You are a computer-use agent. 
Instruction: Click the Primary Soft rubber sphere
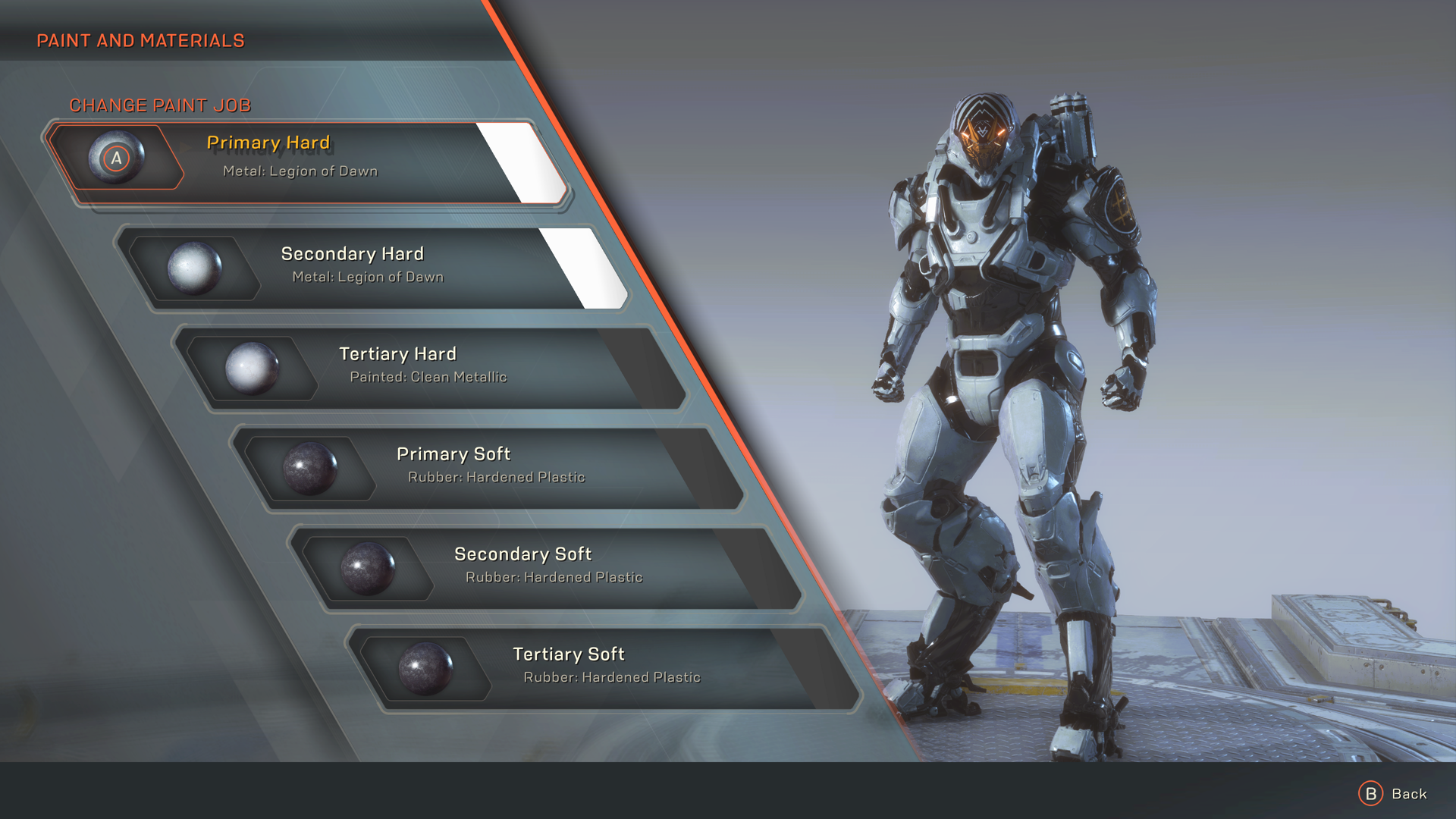point(314,468)
